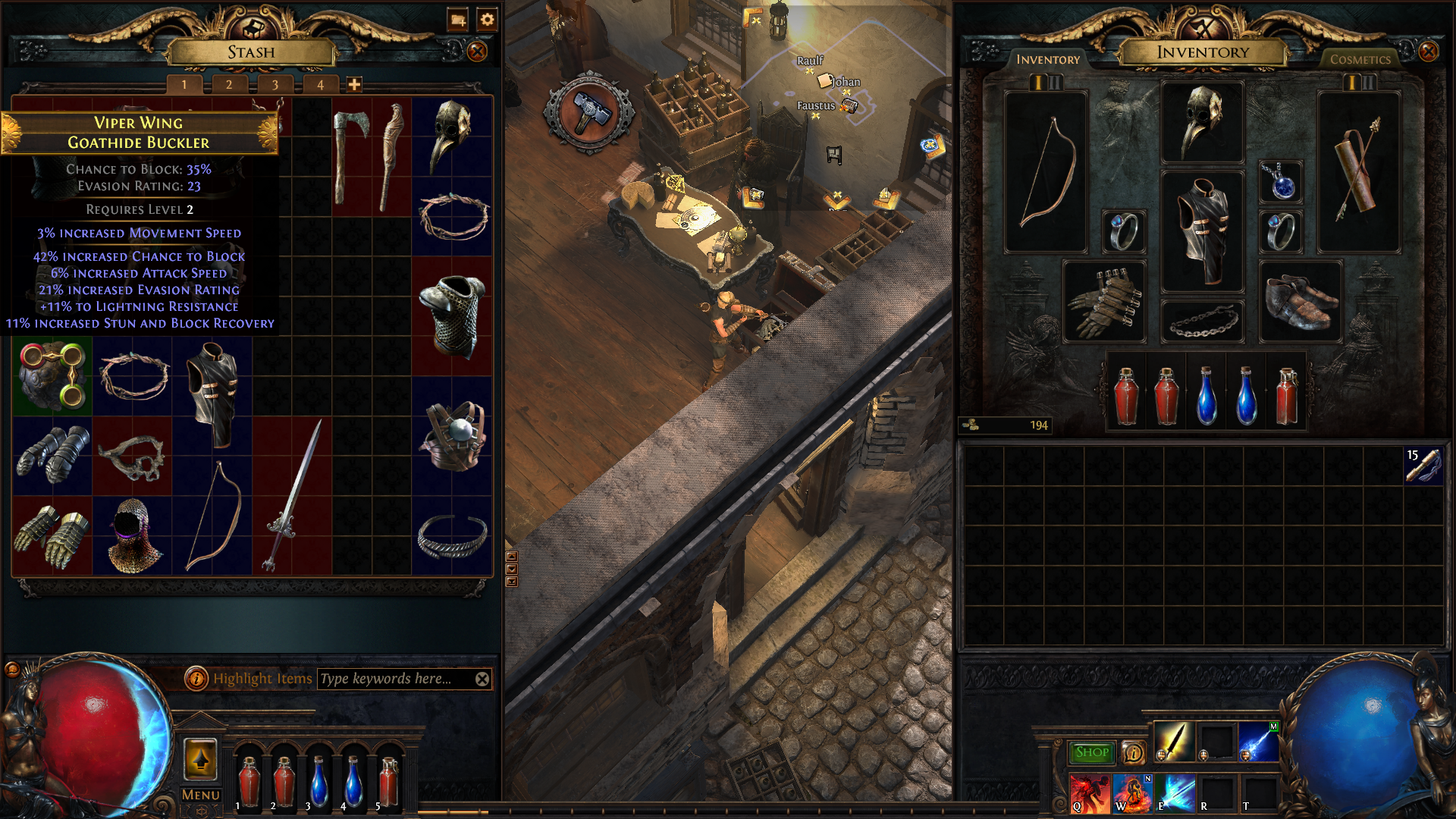Pick the scroll stack of 15
Screen dimensions: 1456x819
click(x=1423, y=466)
